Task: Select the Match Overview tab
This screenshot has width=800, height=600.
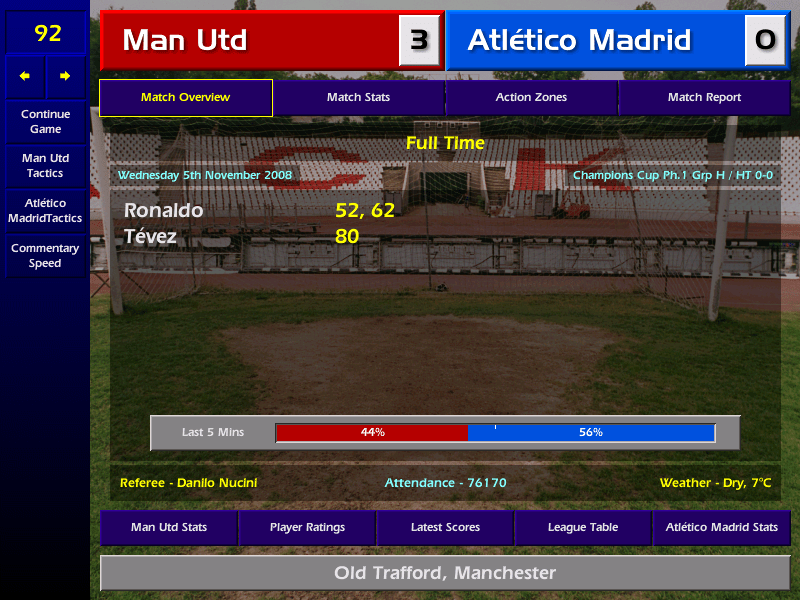Action: coord(185,98)
